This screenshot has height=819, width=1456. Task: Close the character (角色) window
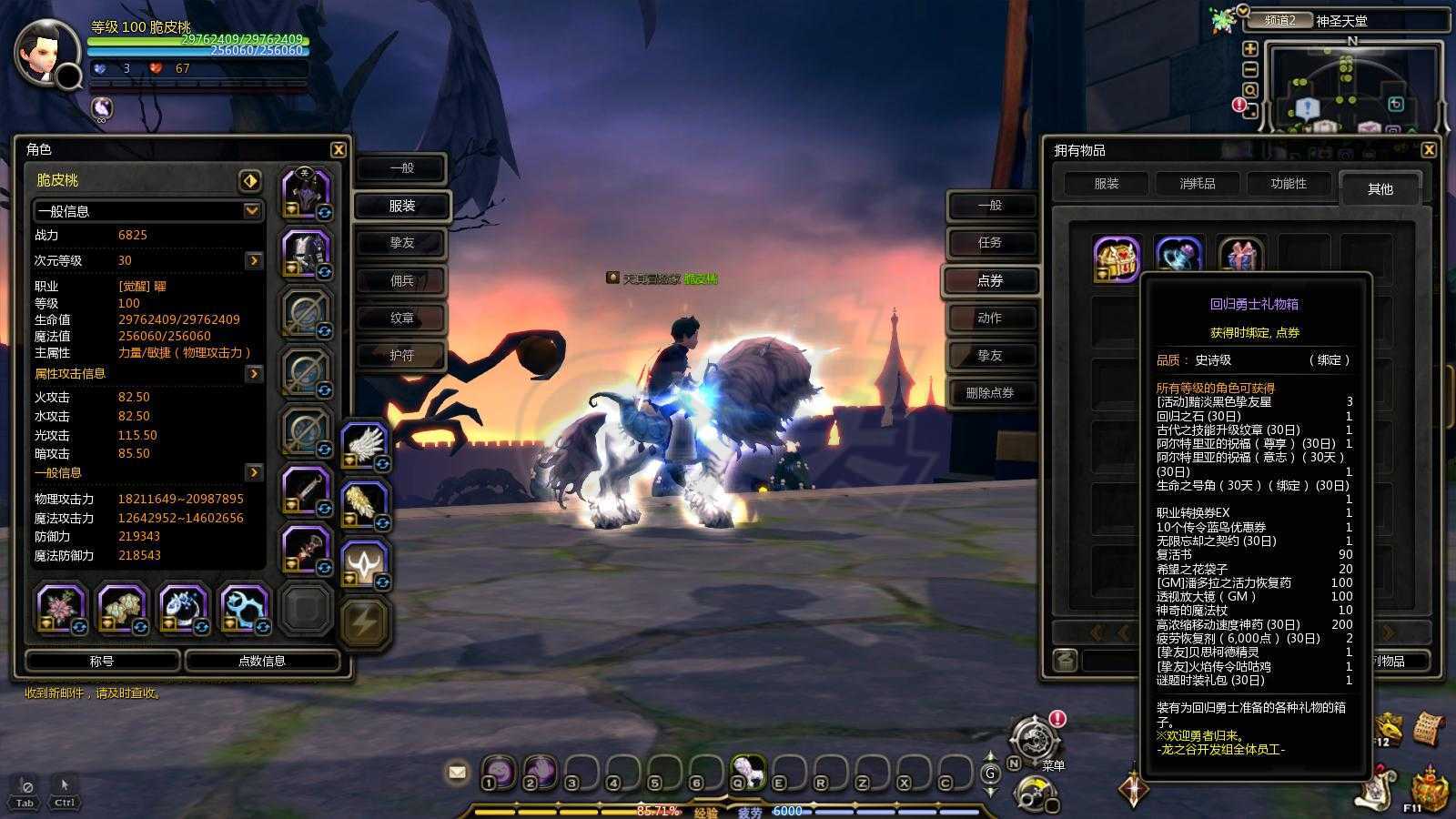pos(338,150)
